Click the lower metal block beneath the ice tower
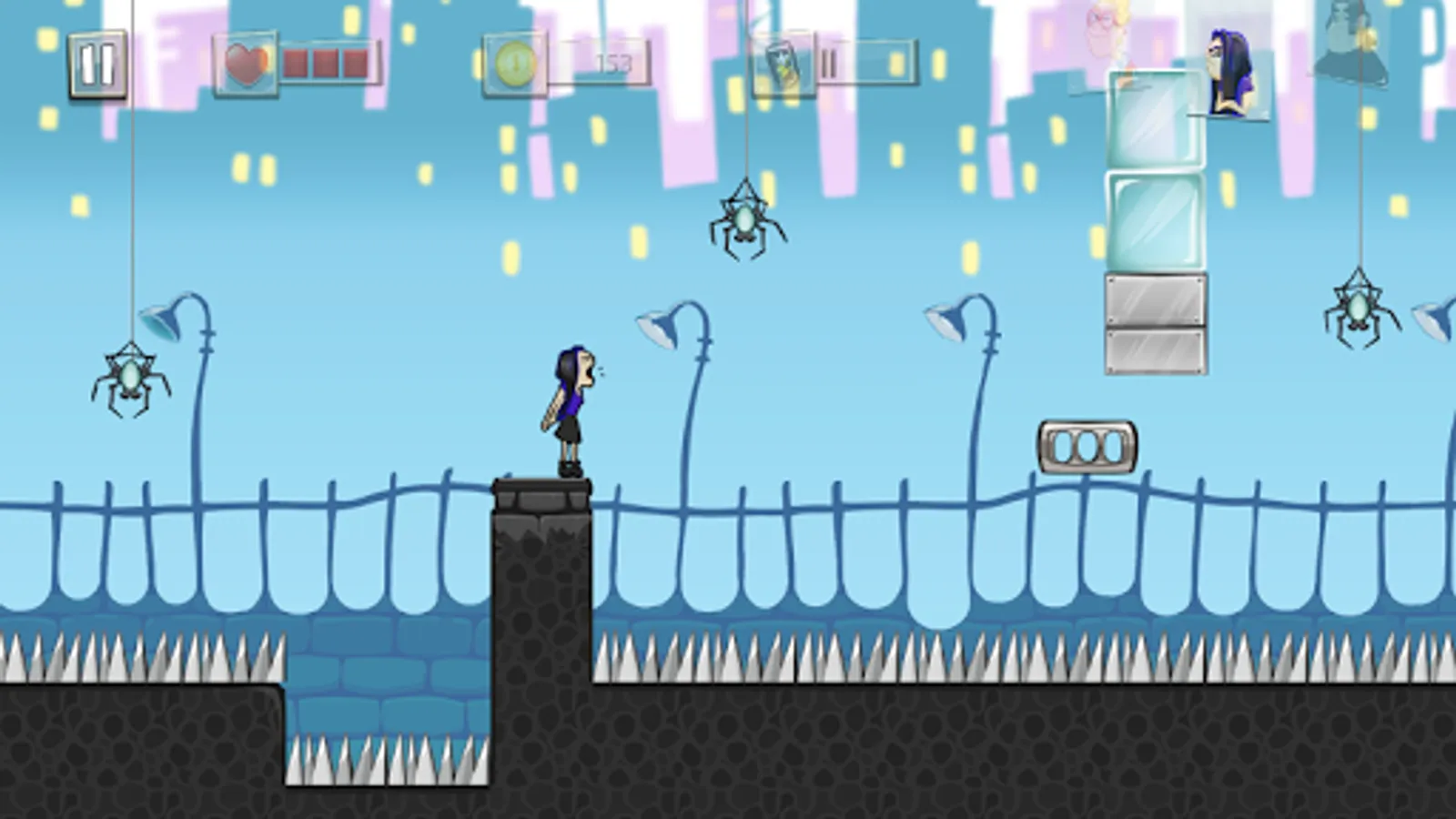 [1152, 350]
